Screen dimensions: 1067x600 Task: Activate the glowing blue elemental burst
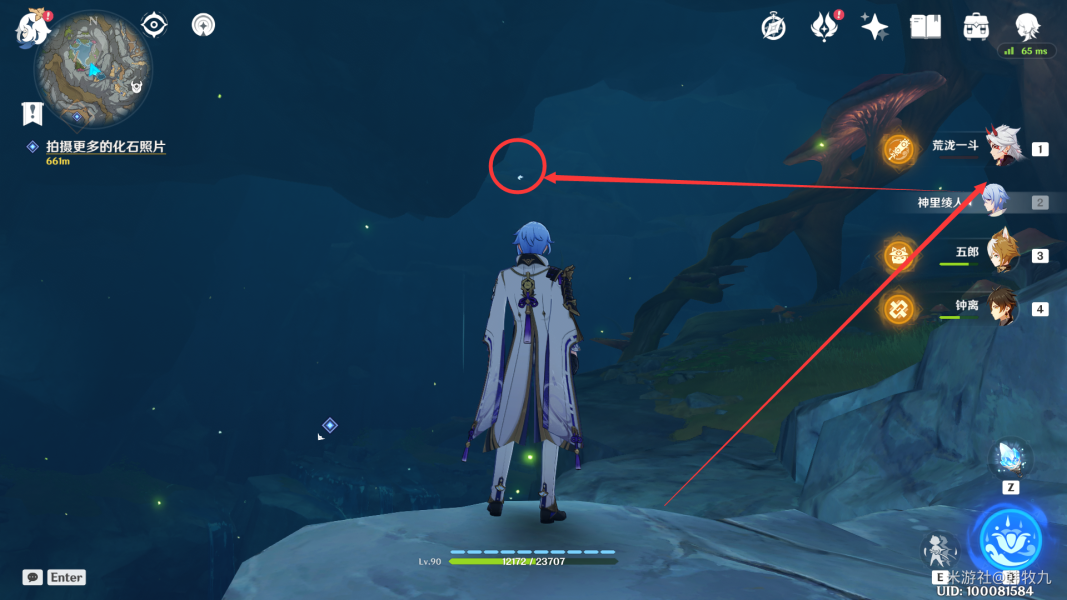click(x=1010, y=540)
